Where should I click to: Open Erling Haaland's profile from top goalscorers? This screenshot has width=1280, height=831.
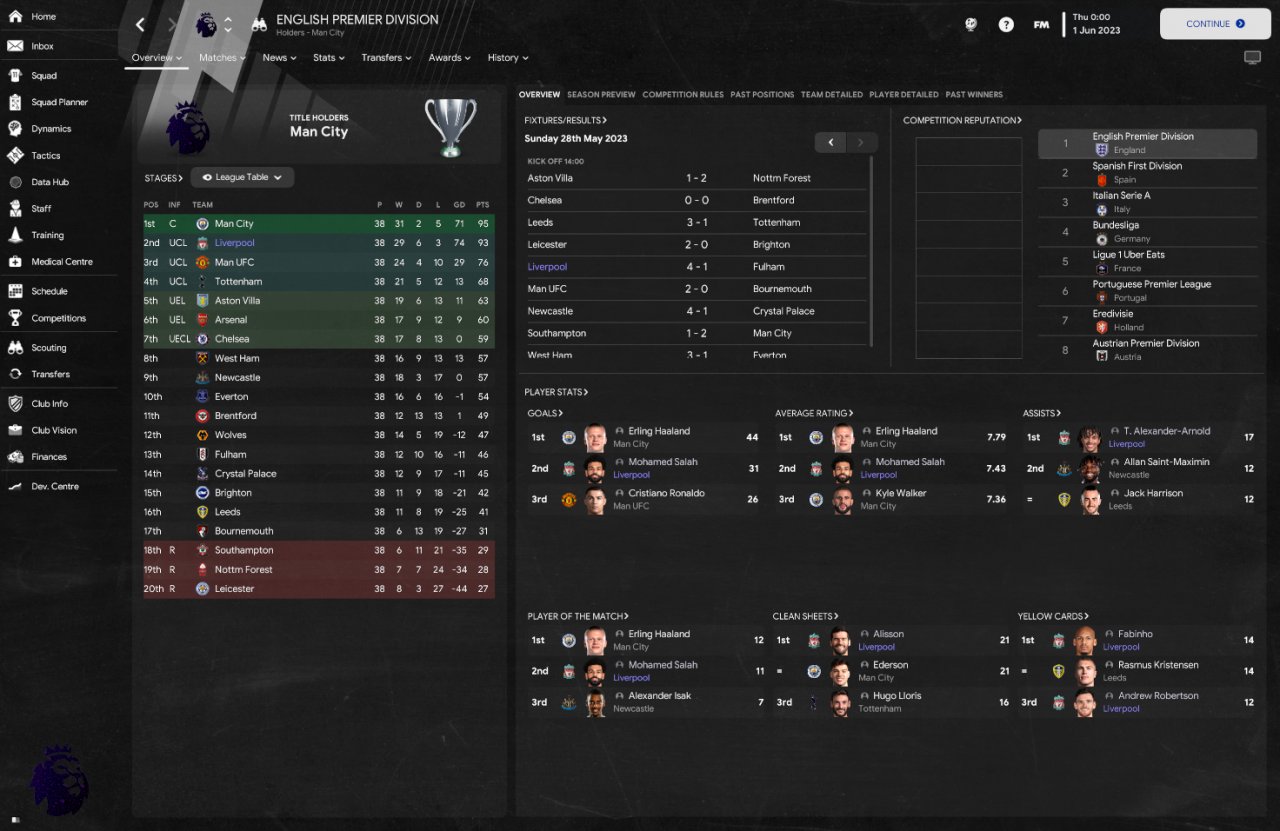click(x=658, y=432)
